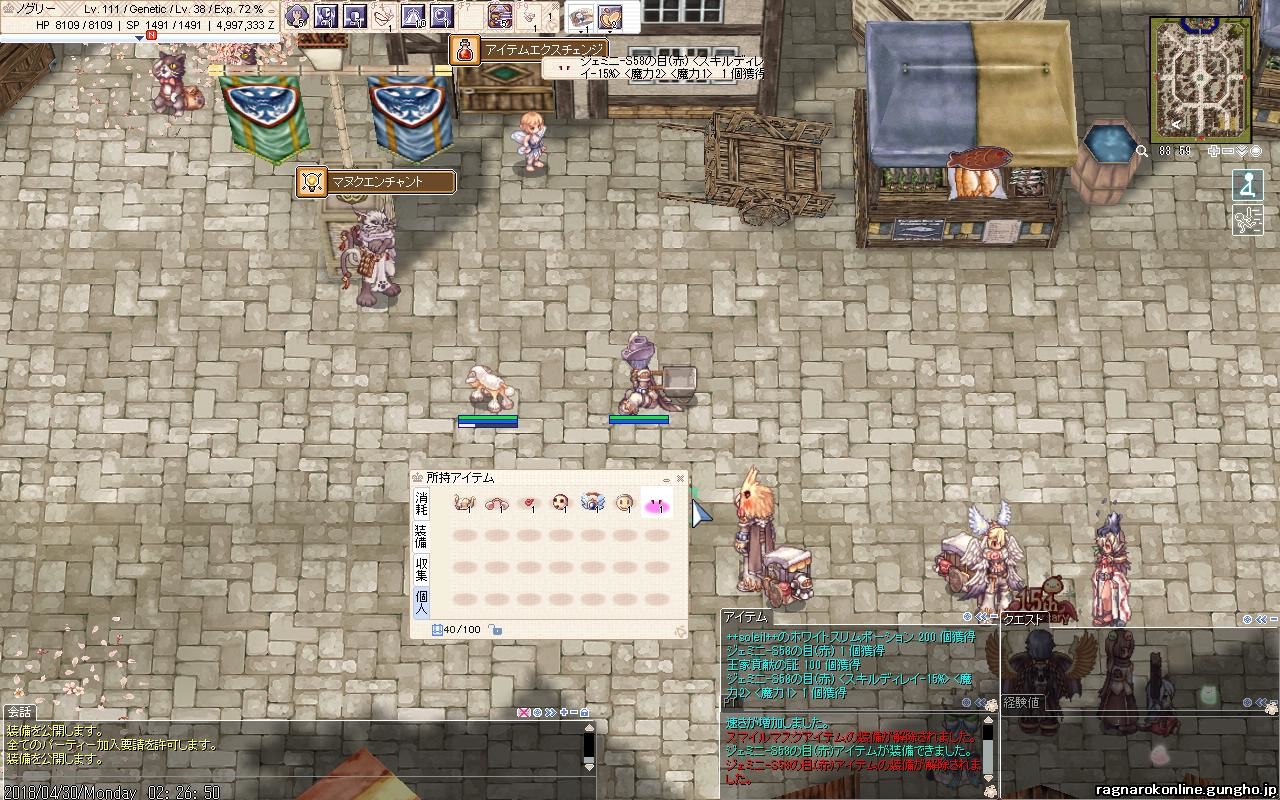Switch to the 消耗 consumables tab

coord(421,504)
